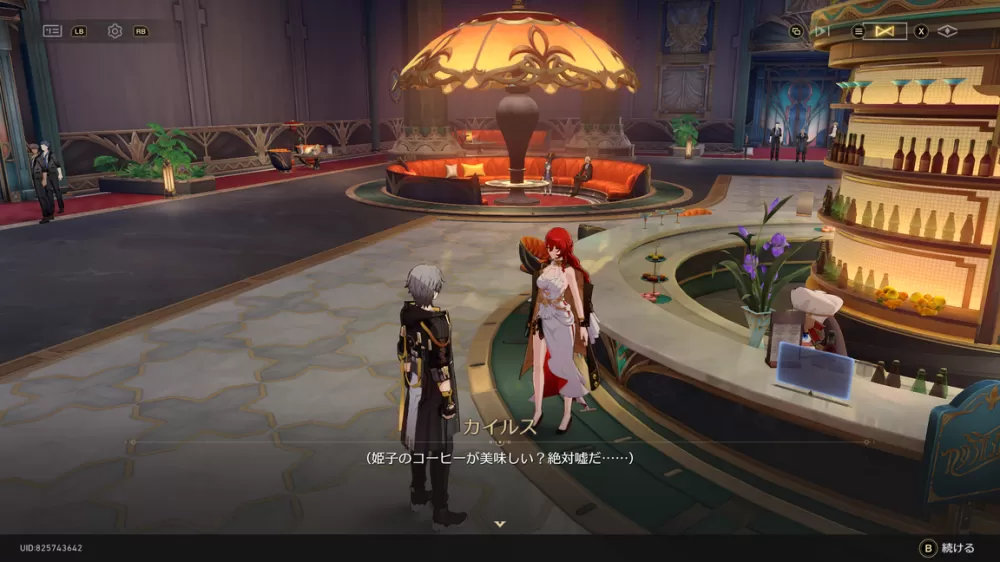Toggle the golden auto-play dialogue icon

pyautogui.click(x=884, y=31)
